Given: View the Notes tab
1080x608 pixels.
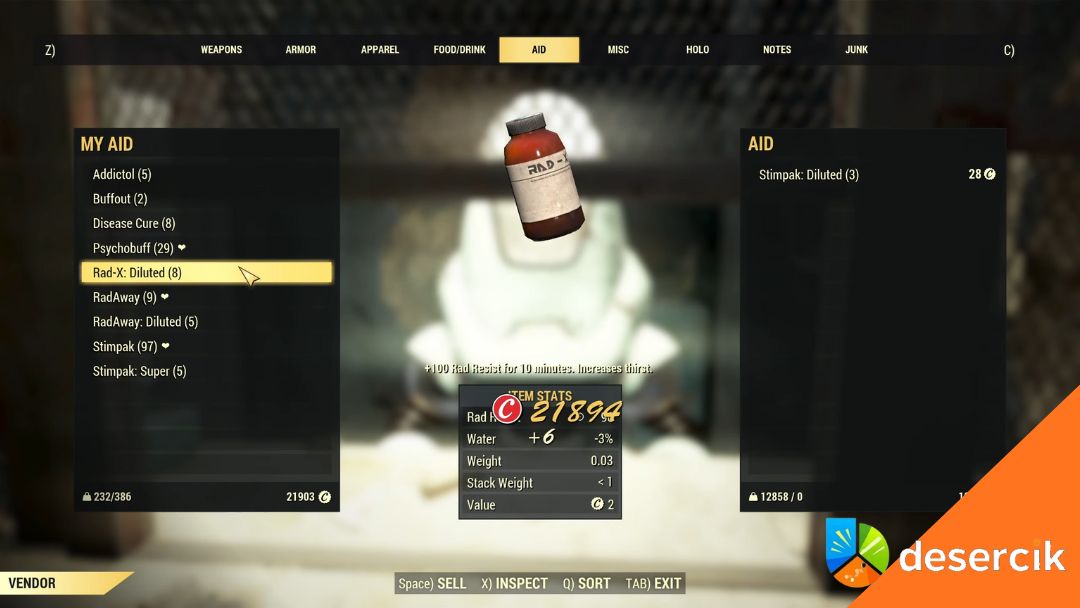Looking at the screenshot, I should [x=777, y=50].
